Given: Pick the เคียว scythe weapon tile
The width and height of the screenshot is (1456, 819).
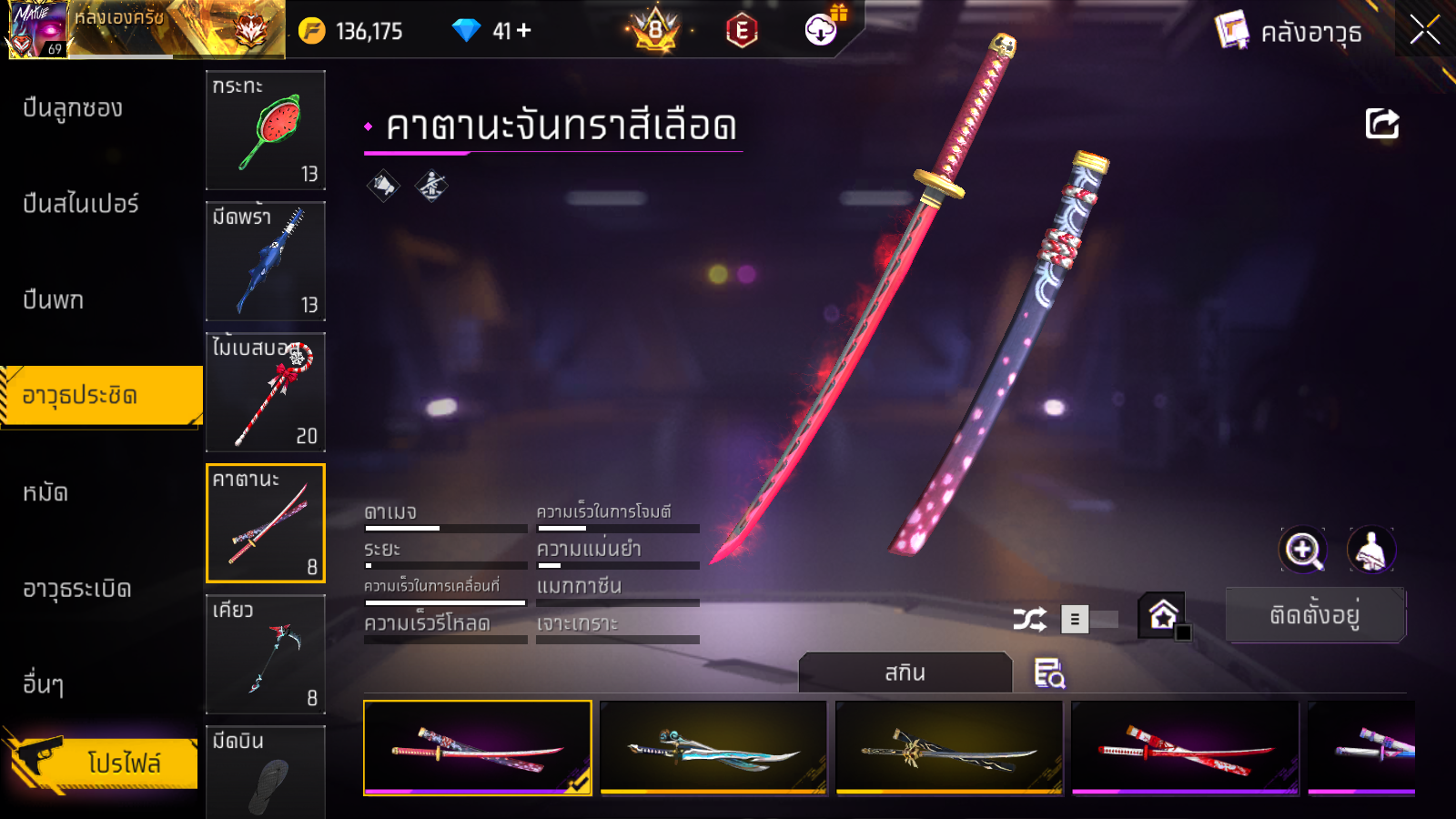Looking at the screenshot, I should click(266, 654).
